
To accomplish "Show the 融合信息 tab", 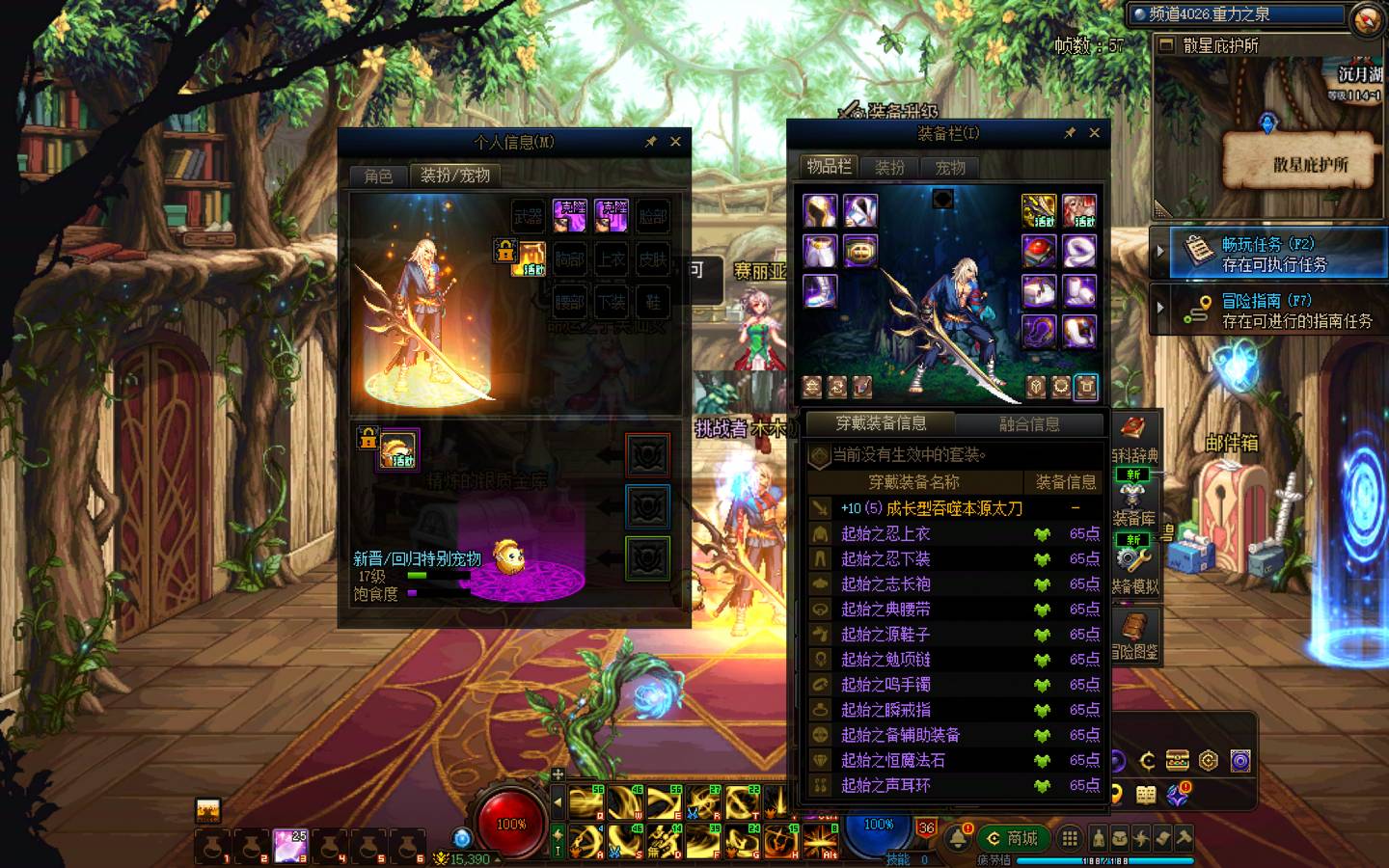I will coord(1029,424).
